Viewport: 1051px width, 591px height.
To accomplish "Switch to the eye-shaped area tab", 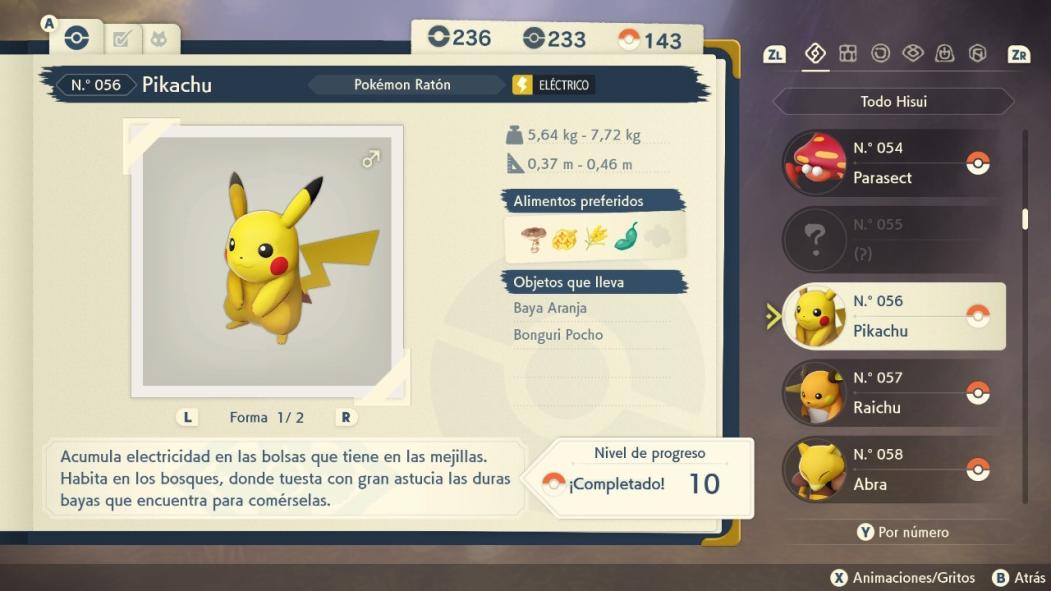I will pos(913,53).
